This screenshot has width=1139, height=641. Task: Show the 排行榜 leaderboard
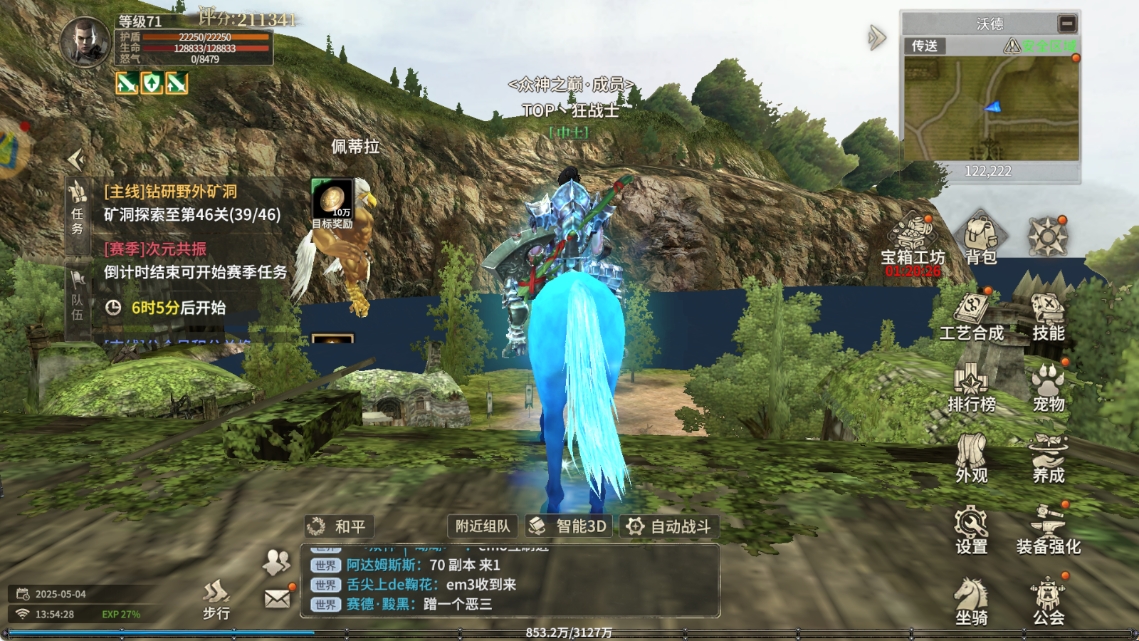pyautogui.click(x=971, y=386)
